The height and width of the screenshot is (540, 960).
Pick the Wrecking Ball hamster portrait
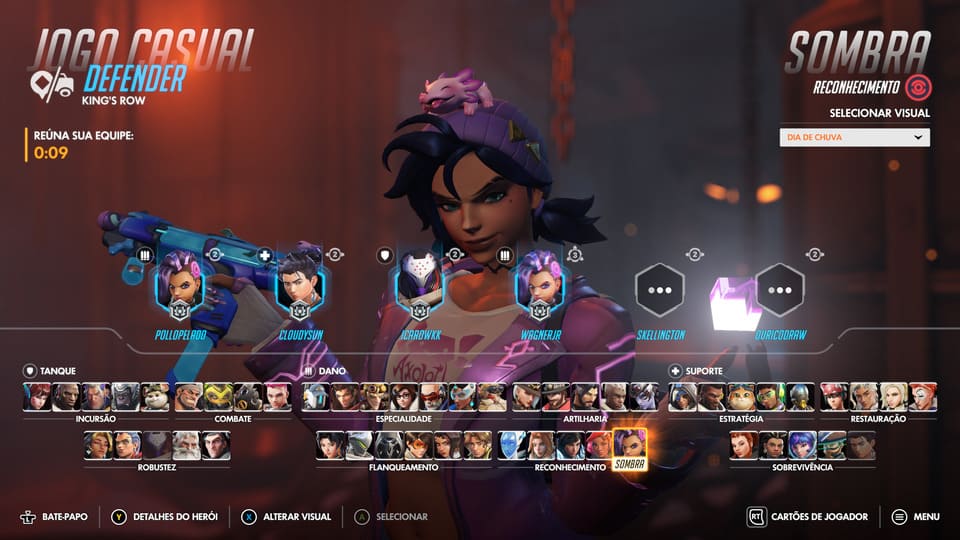(154, 397)
